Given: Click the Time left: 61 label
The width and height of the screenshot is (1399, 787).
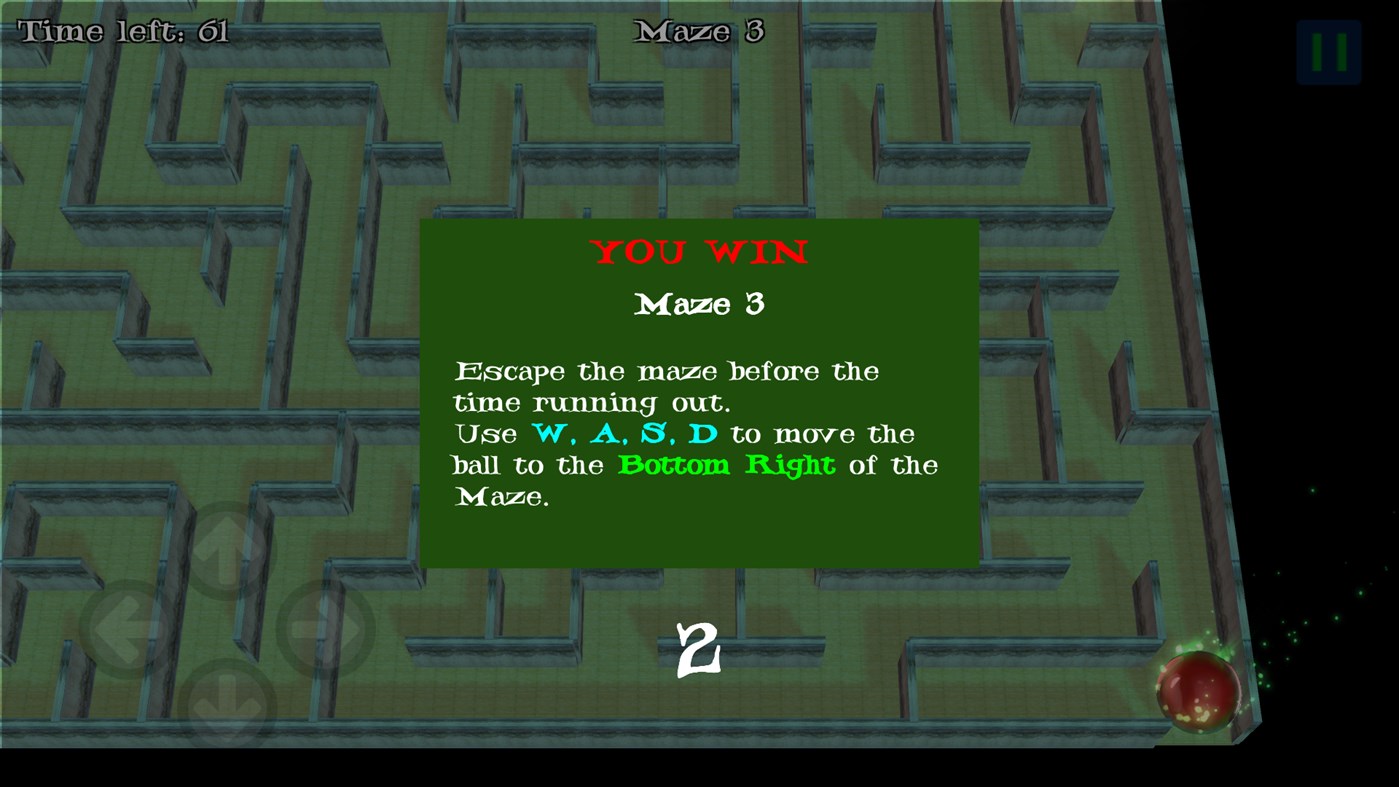Looking at the screenshot, I should point(122,30).
